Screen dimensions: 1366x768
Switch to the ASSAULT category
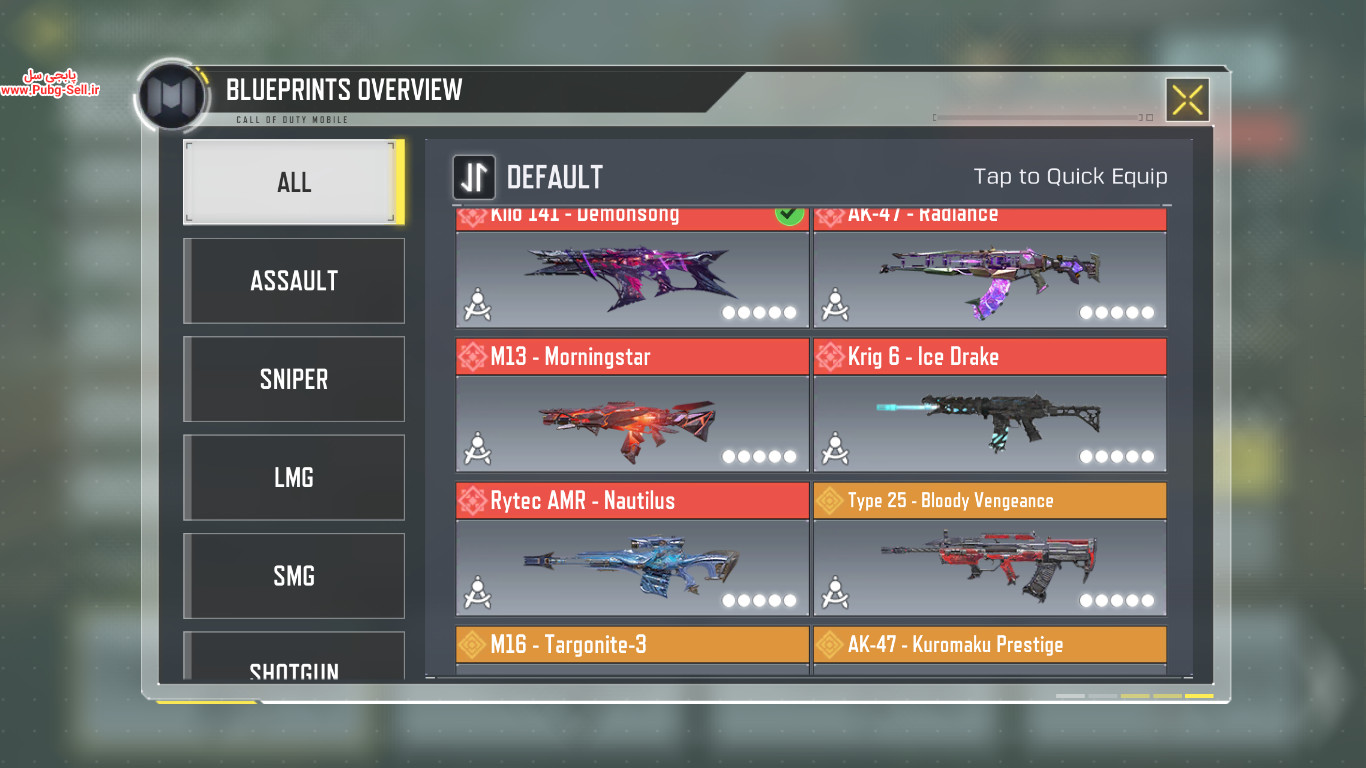[x=293, y=281]
